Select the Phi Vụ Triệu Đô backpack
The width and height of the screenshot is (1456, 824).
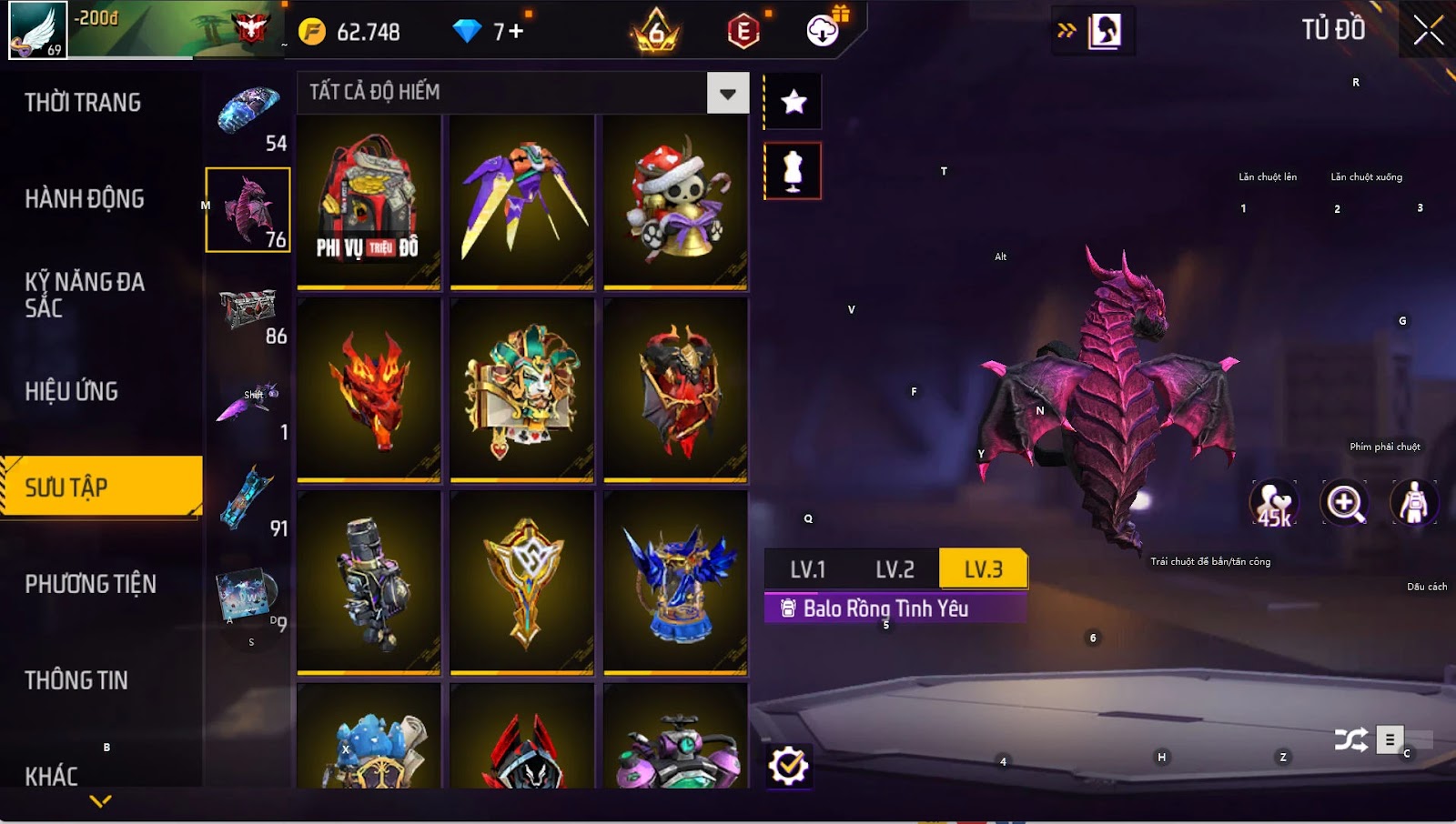point(369,201)
